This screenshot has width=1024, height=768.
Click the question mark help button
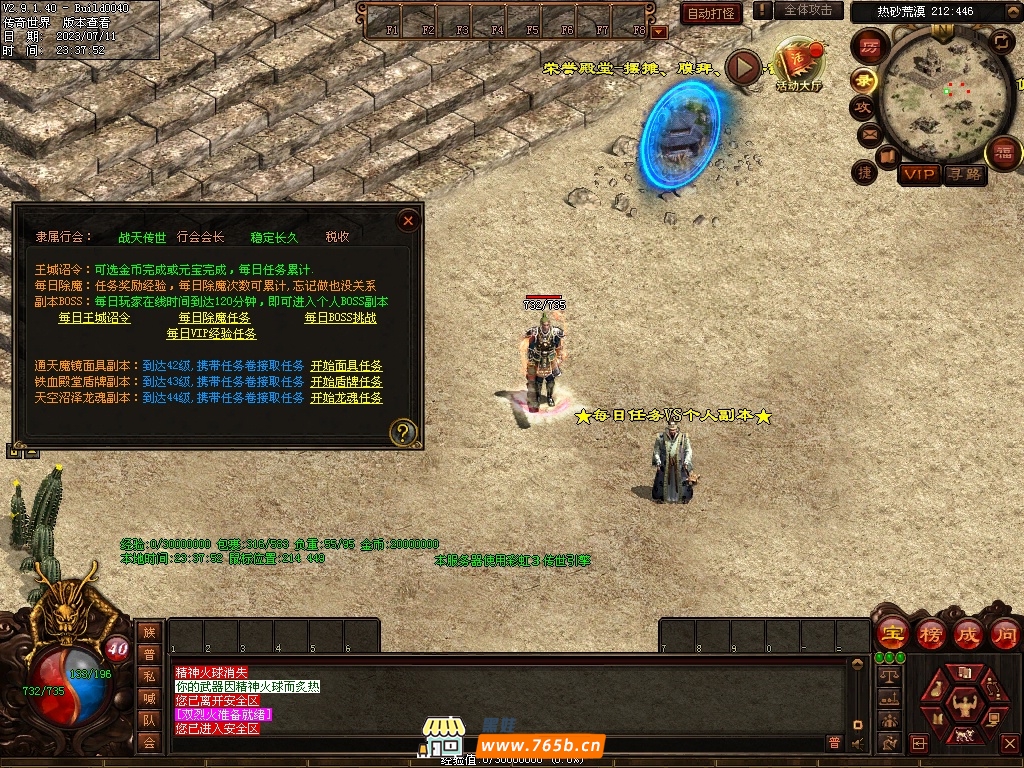pyautogui.click(x=403, y=432)
